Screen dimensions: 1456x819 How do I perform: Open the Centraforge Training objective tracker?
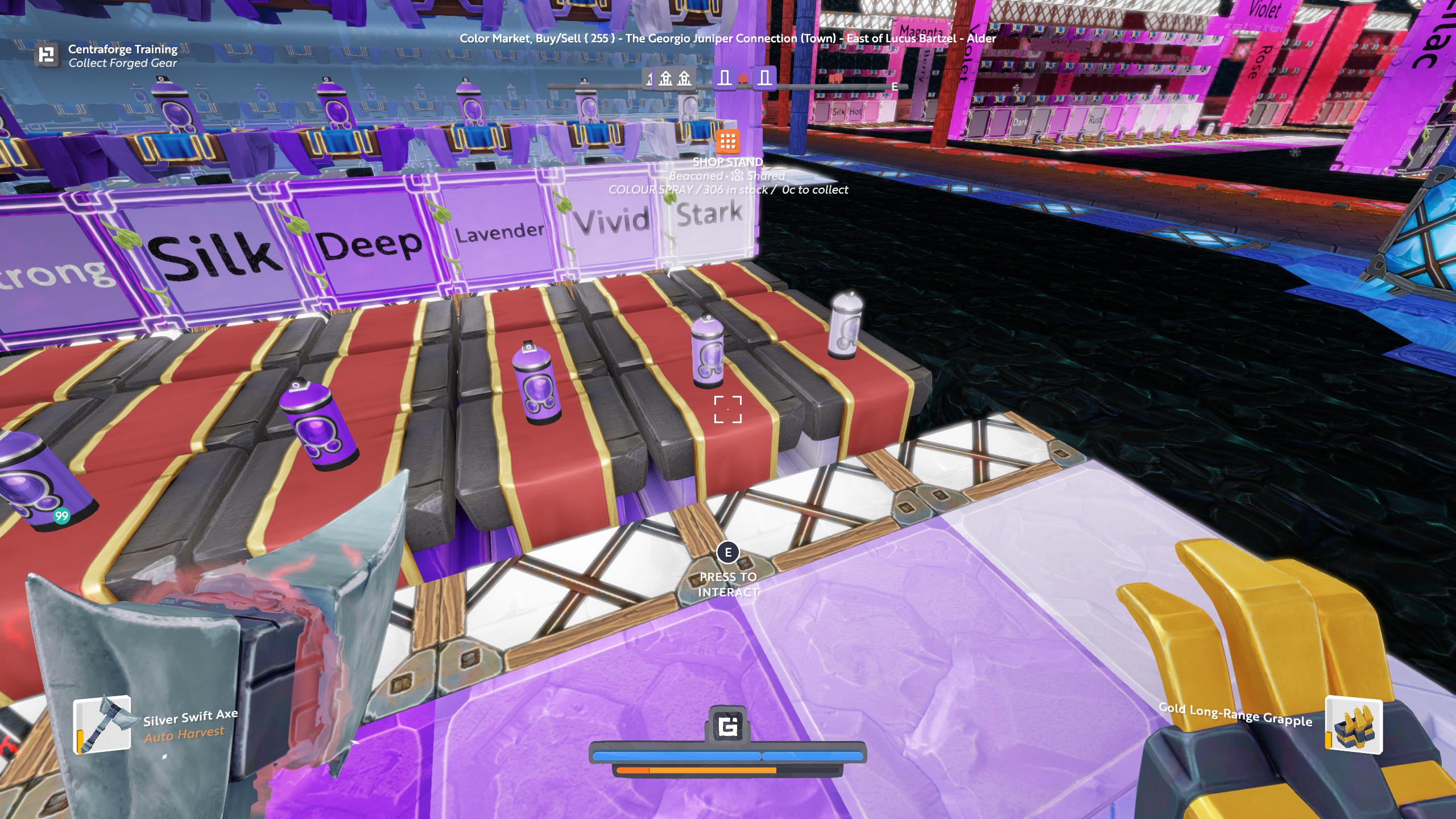pos(47,56)
